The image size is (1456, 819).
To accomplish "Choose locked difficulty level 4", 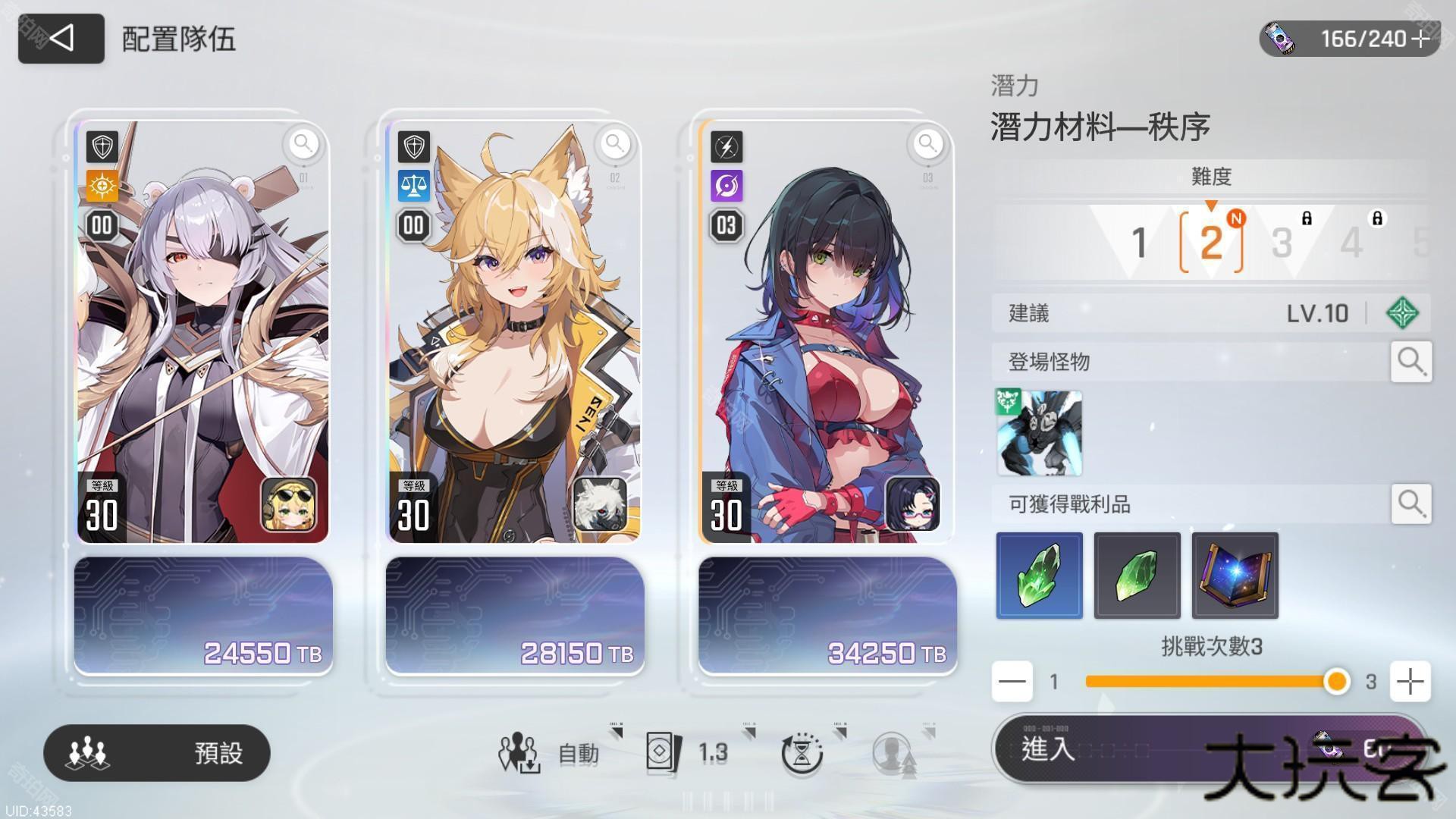I will [1352, 243].
